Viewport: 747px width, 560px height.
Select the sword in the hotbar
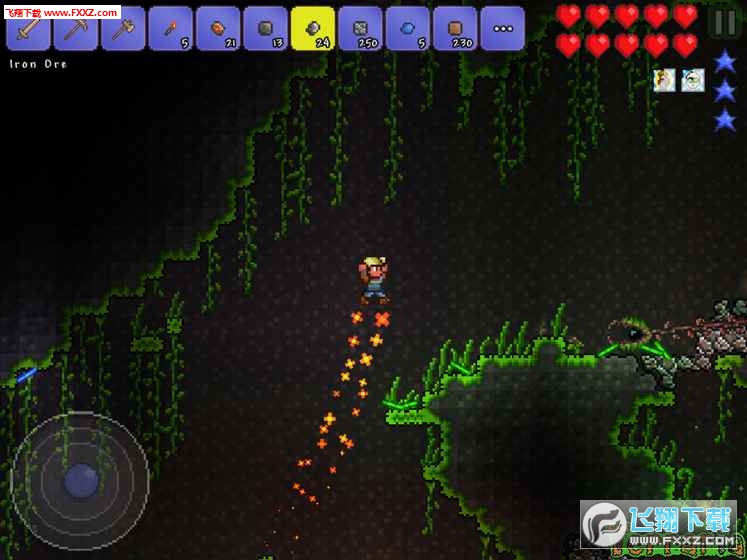[28, 28]
